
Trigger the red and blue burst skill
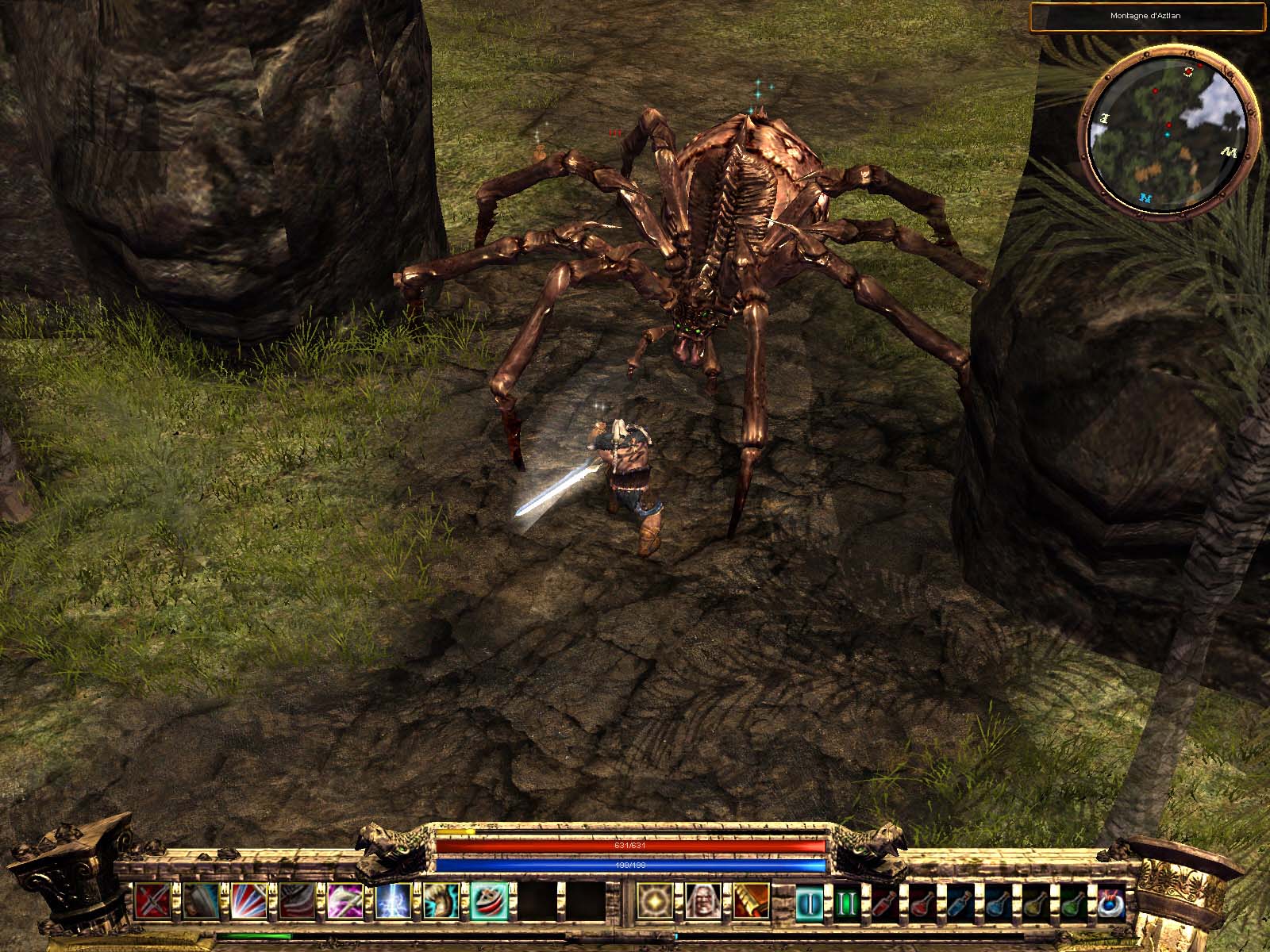pyautogui.click(x=248, y=900)
